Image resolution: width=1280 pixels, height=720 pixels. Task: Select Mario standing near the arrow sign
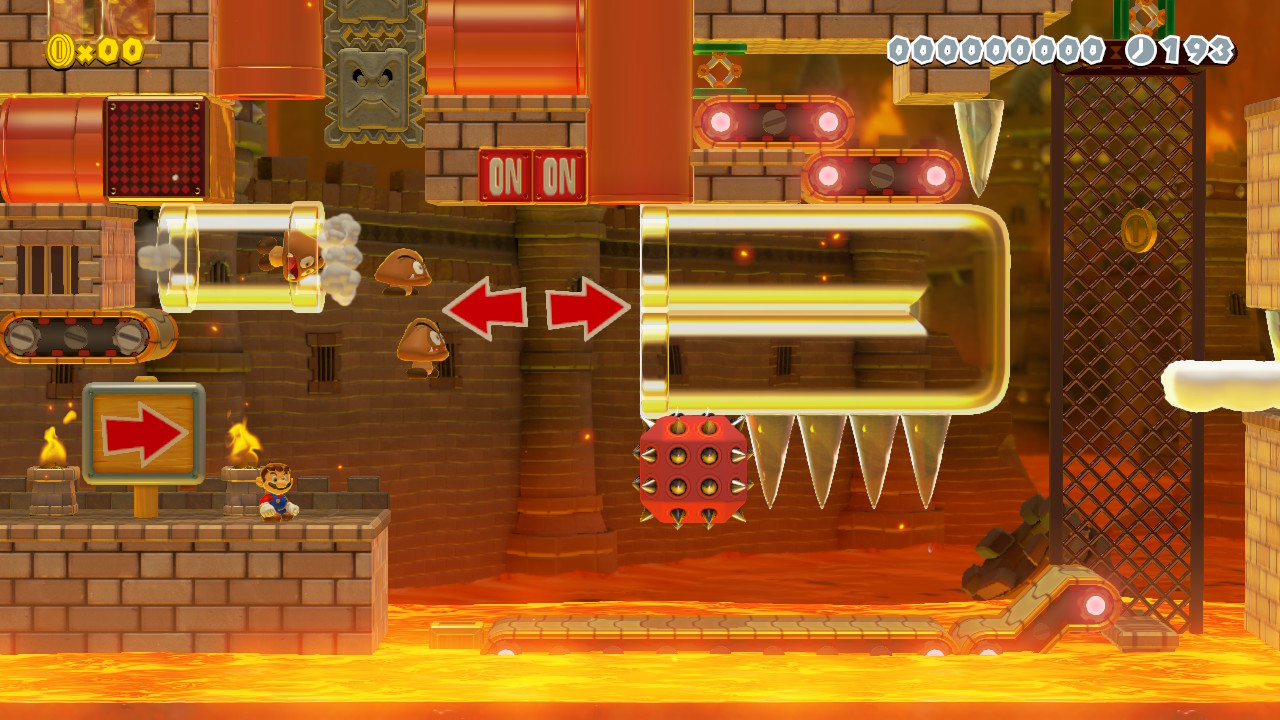[x=275, y=492]
